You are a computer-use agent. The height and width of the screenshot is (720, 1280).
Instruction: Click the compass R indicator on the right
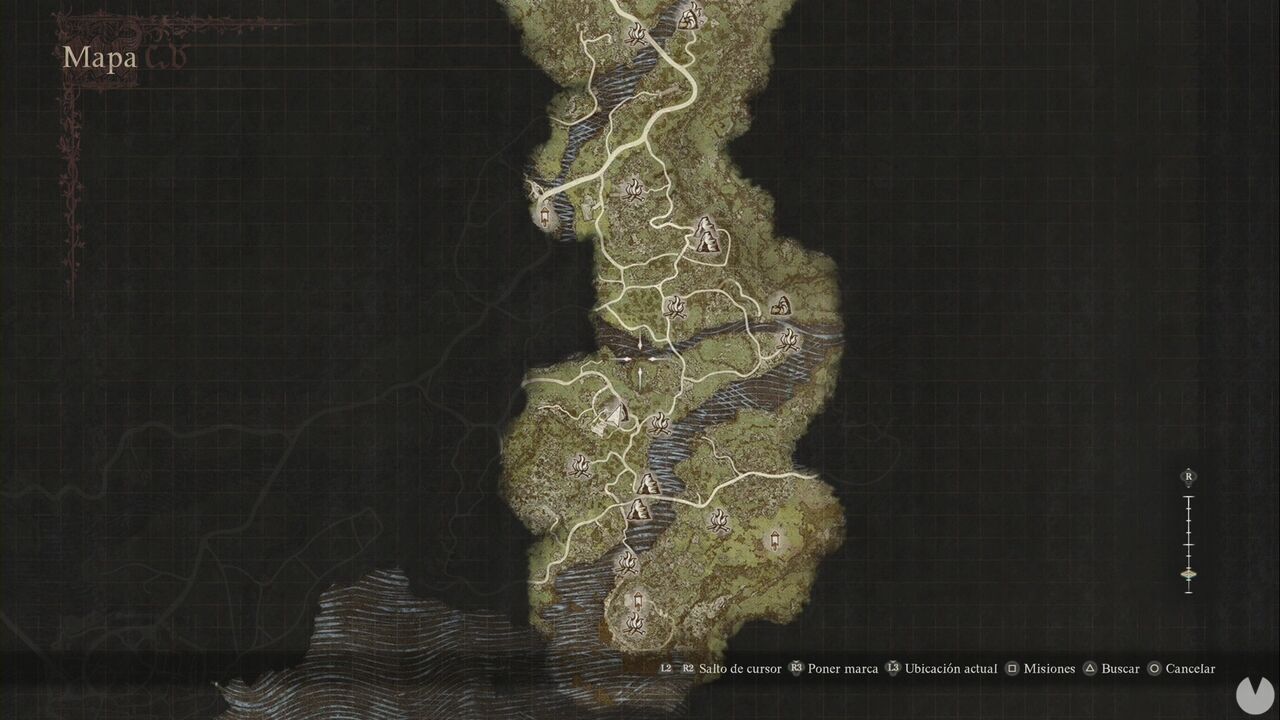click(x=1186, y=477)
